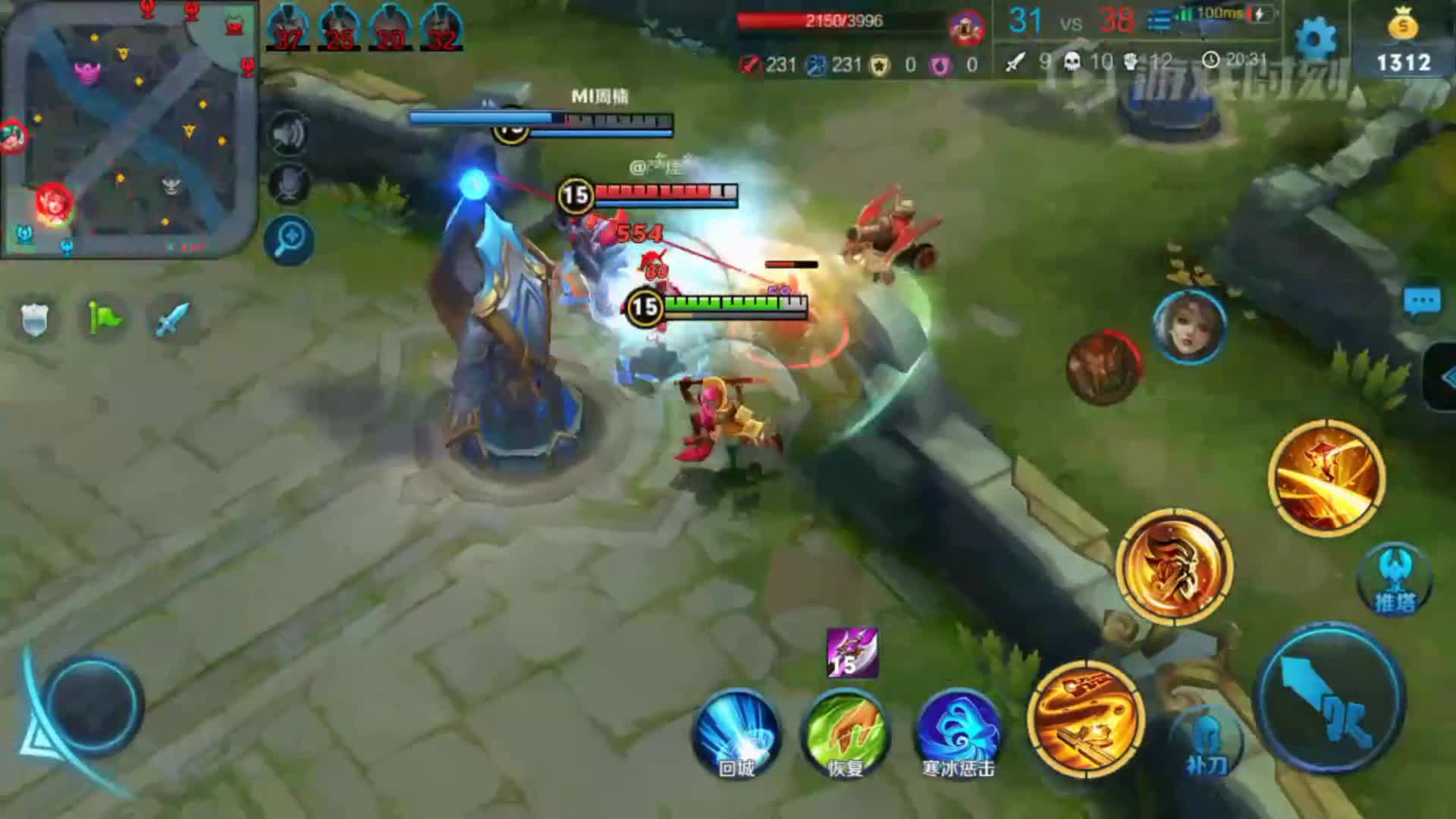The width and height of the screenshot is (1456, 819).
Task: Target the enemy hero portrait
Action: coord(1188,328)
